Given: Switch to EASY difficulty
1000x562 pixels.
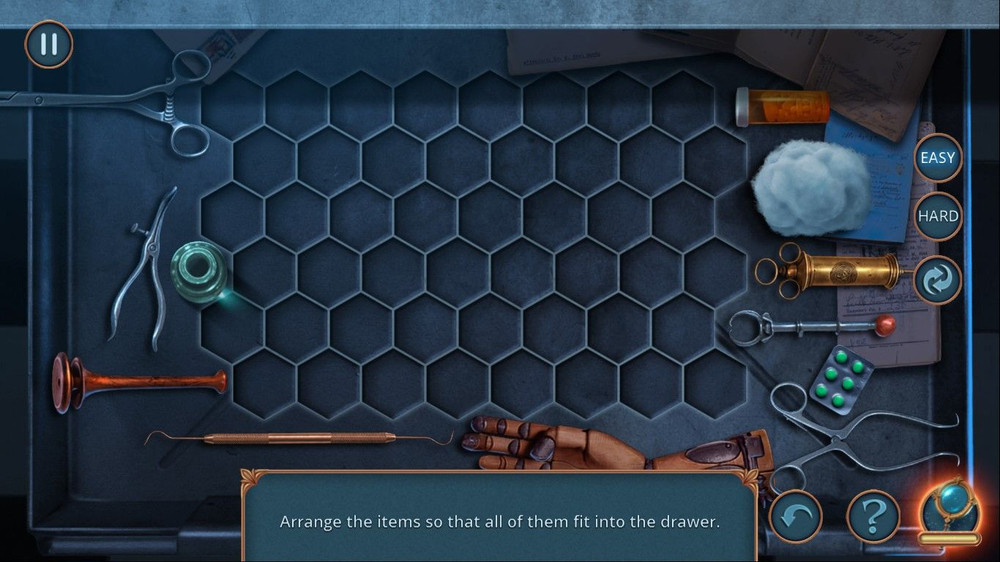Looking at the screenshot, I should [938, 158].
